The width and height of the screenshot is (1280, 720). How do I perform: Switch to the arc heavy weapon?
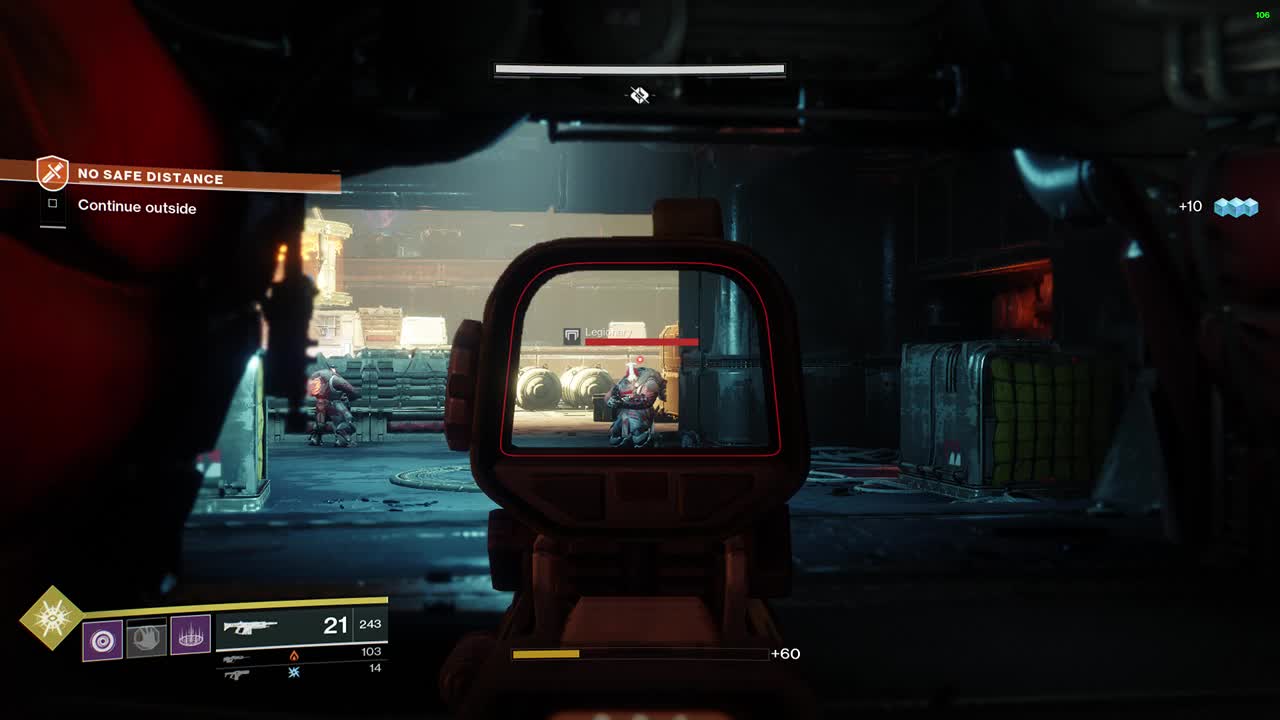tap(236, 674)
